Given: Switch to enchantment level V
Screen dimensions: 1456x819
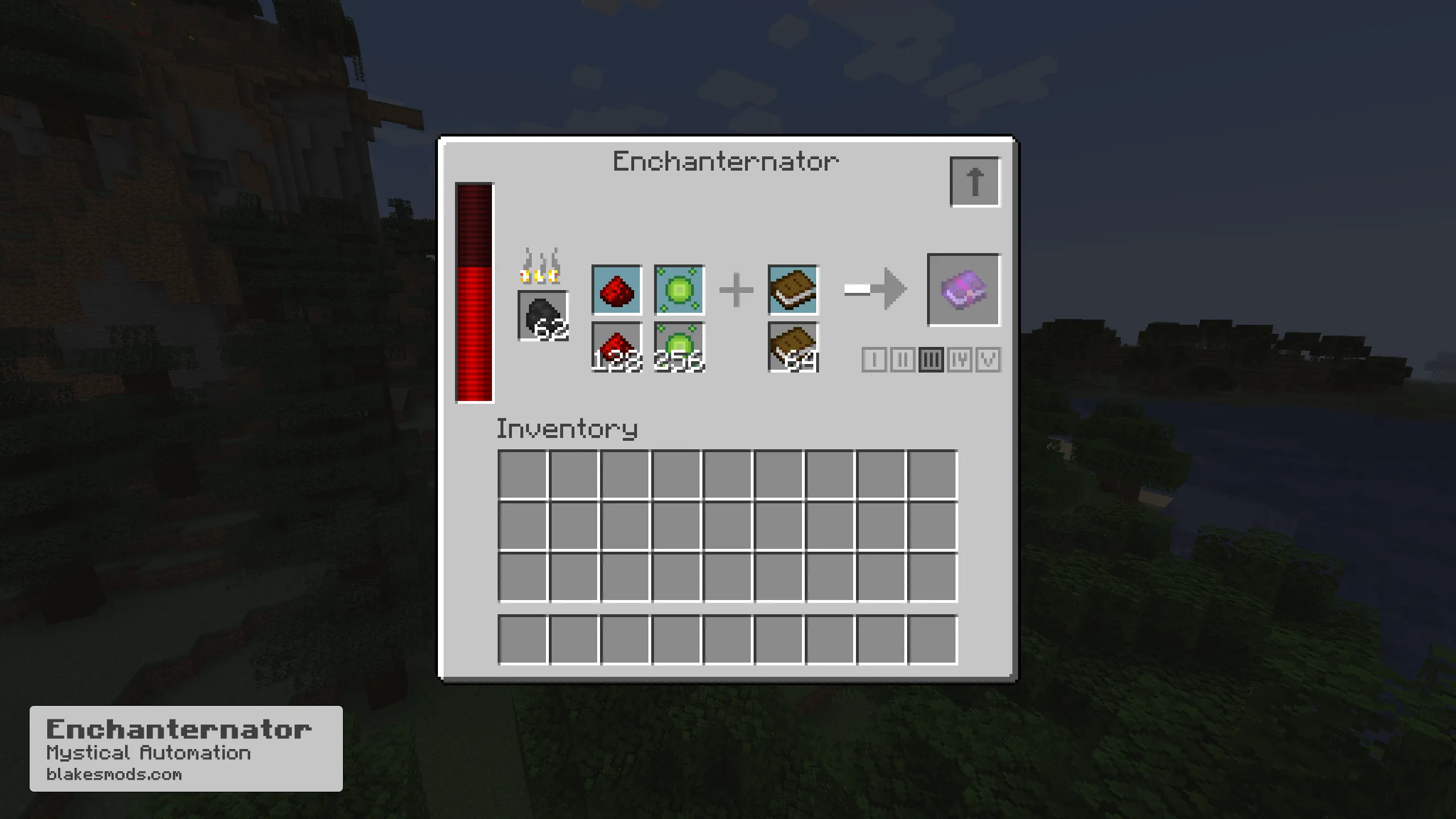Looking at the screenshot, I should [x=989, y=359].
